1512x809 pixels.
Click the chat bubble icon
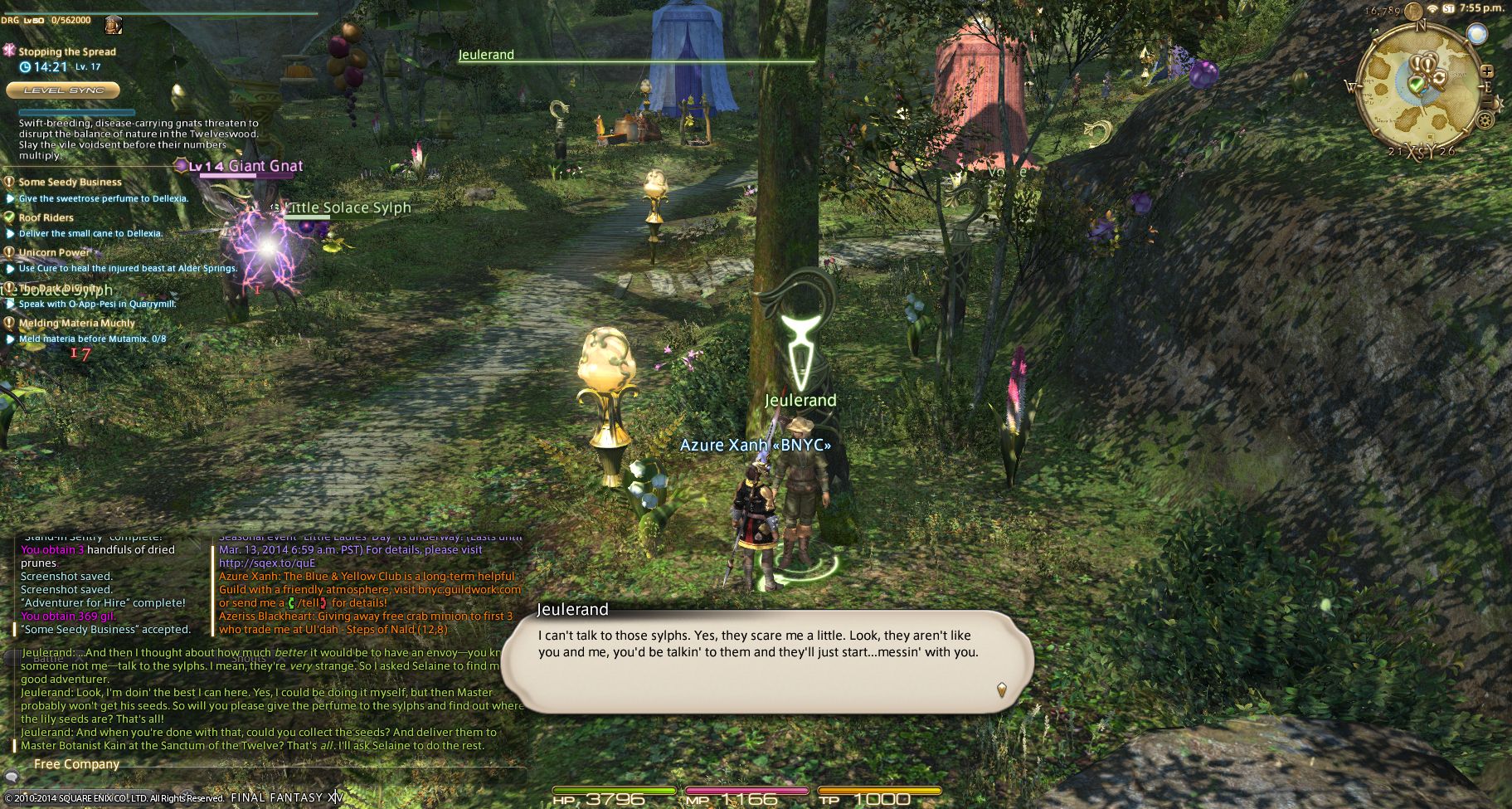click(12, 777)
